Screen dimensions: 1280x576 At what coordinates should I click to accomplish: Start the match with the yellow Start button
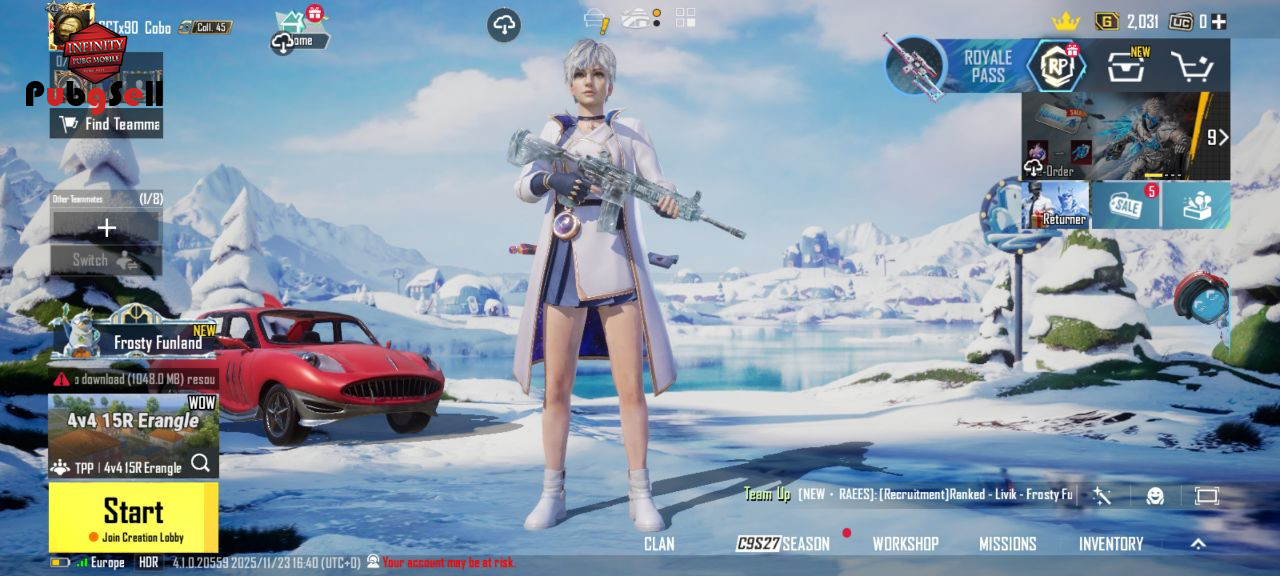click(x=133, y=516)
